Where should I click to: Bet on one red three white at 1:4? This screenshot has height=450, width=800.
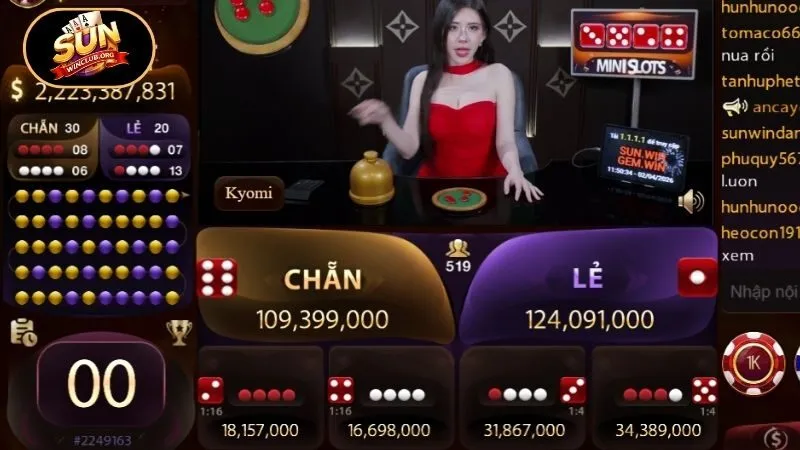523,398
